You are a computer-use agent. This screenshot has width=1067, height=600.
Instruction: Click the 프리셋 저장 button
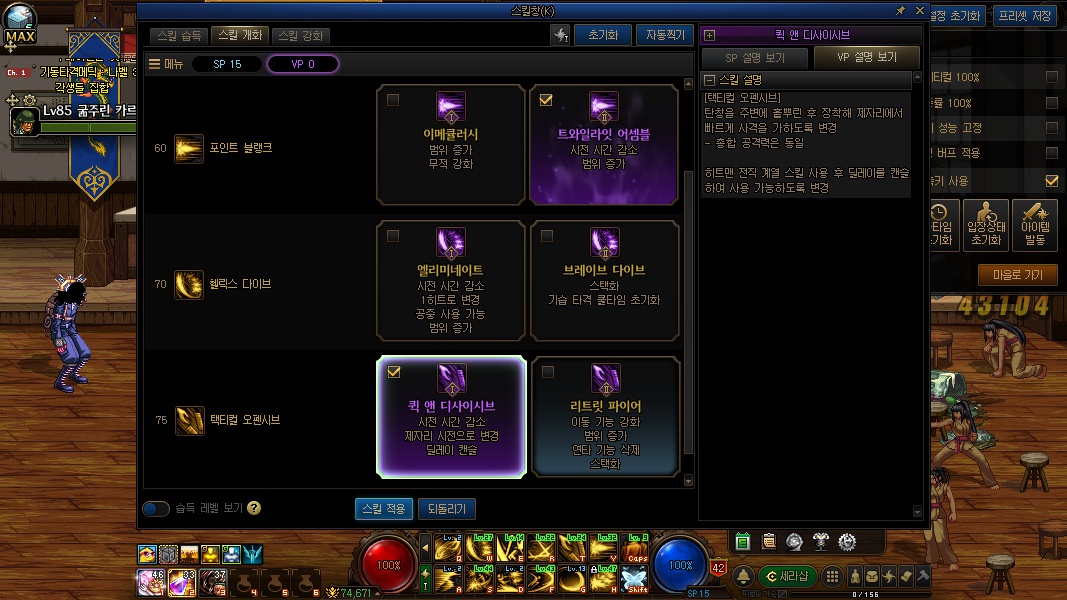pyautogui.click(x=1027, y=16)
